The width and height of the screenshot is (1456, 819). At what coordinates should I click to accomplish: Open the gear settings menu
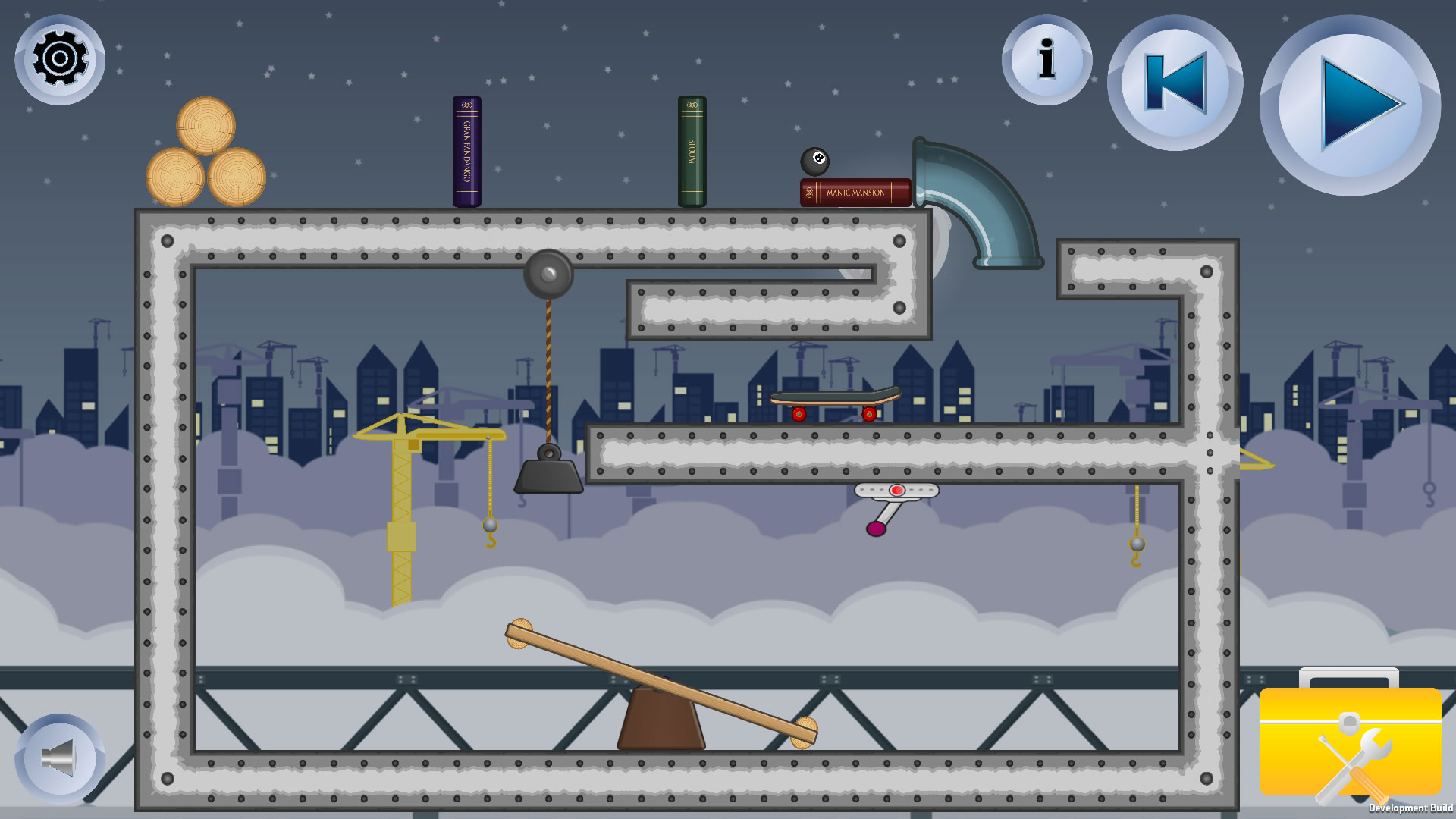(x=60, y=59)
